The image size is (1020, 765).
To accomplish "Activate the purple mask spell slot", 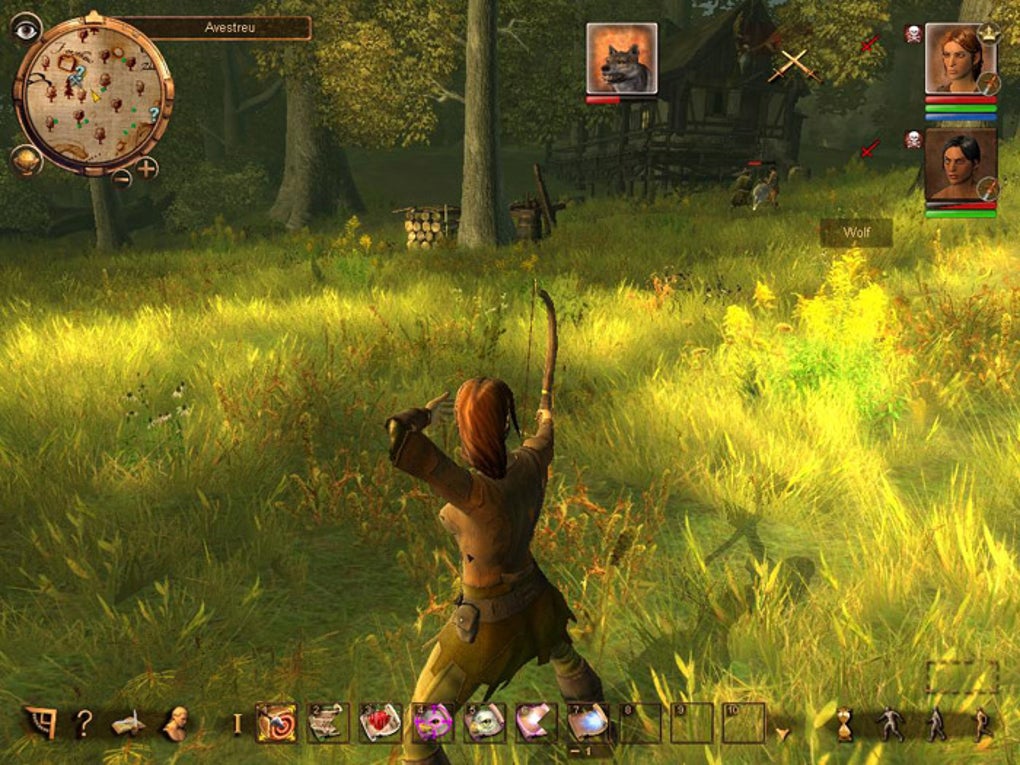I will pos(432,723).
